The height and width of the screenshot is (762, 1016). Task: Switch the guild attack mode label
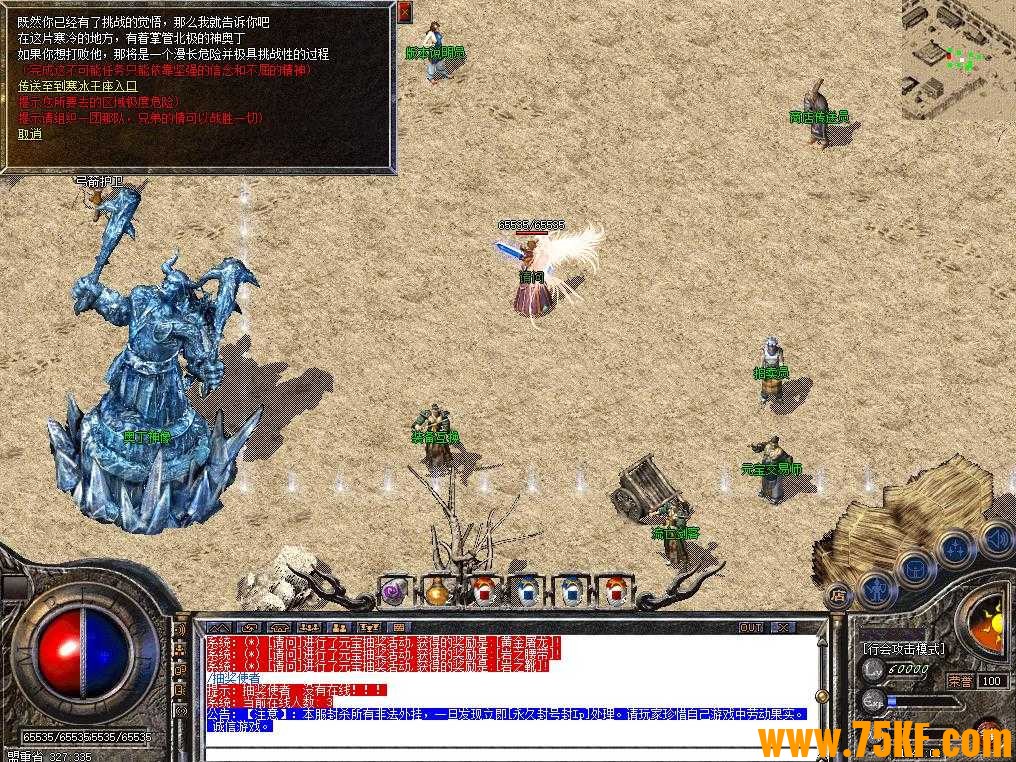[903, 649]
